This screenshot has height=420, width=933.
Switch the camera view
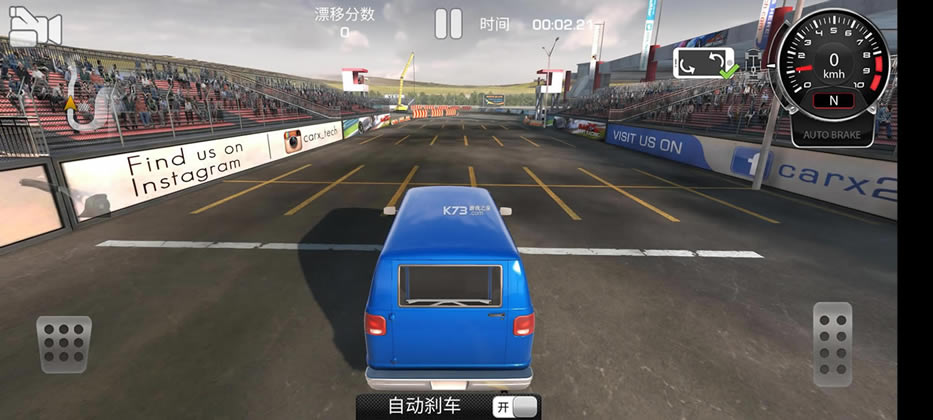34,27
